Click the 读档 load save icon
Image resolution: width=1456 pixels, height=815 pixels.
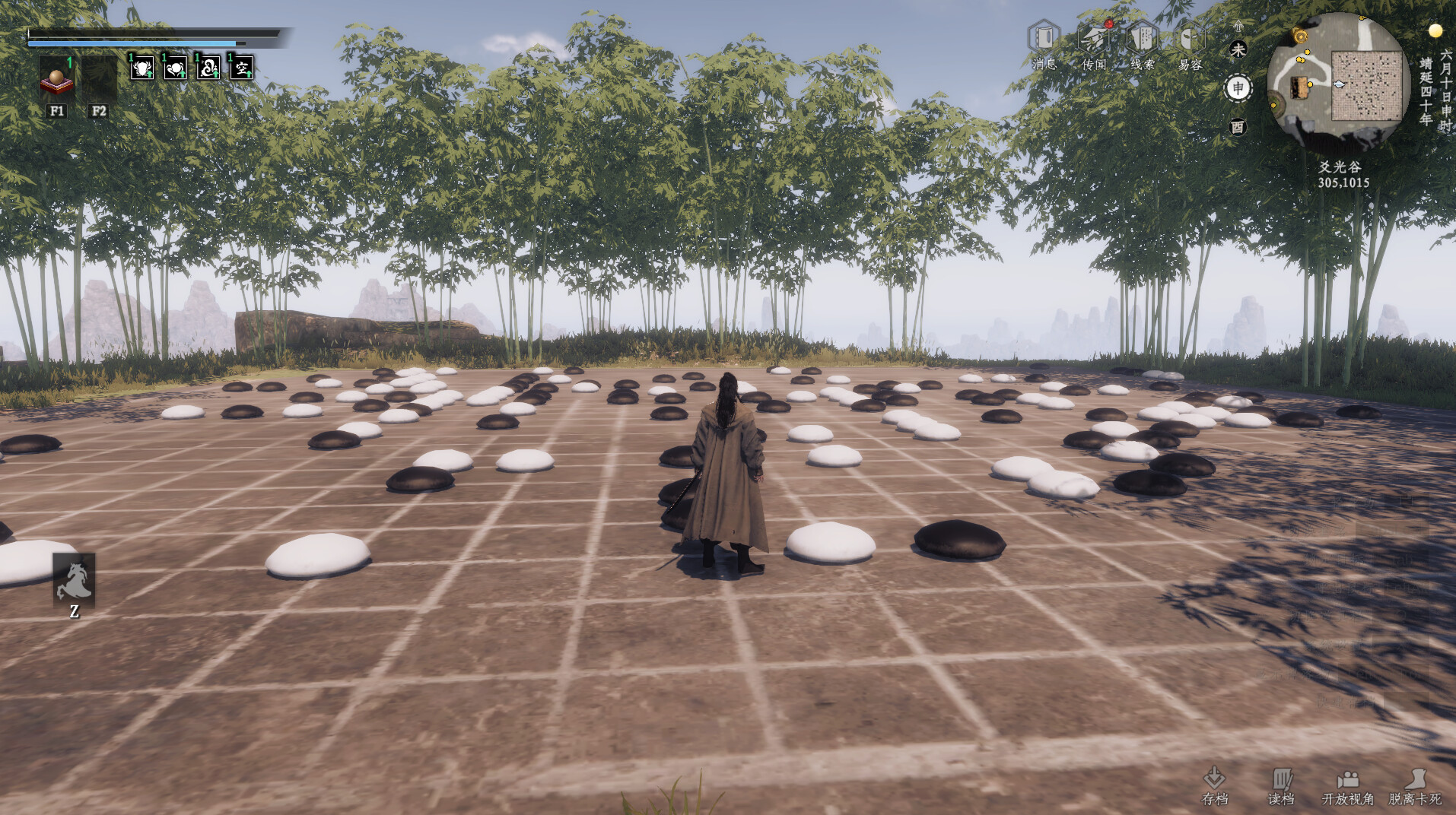pos(1283,783)
